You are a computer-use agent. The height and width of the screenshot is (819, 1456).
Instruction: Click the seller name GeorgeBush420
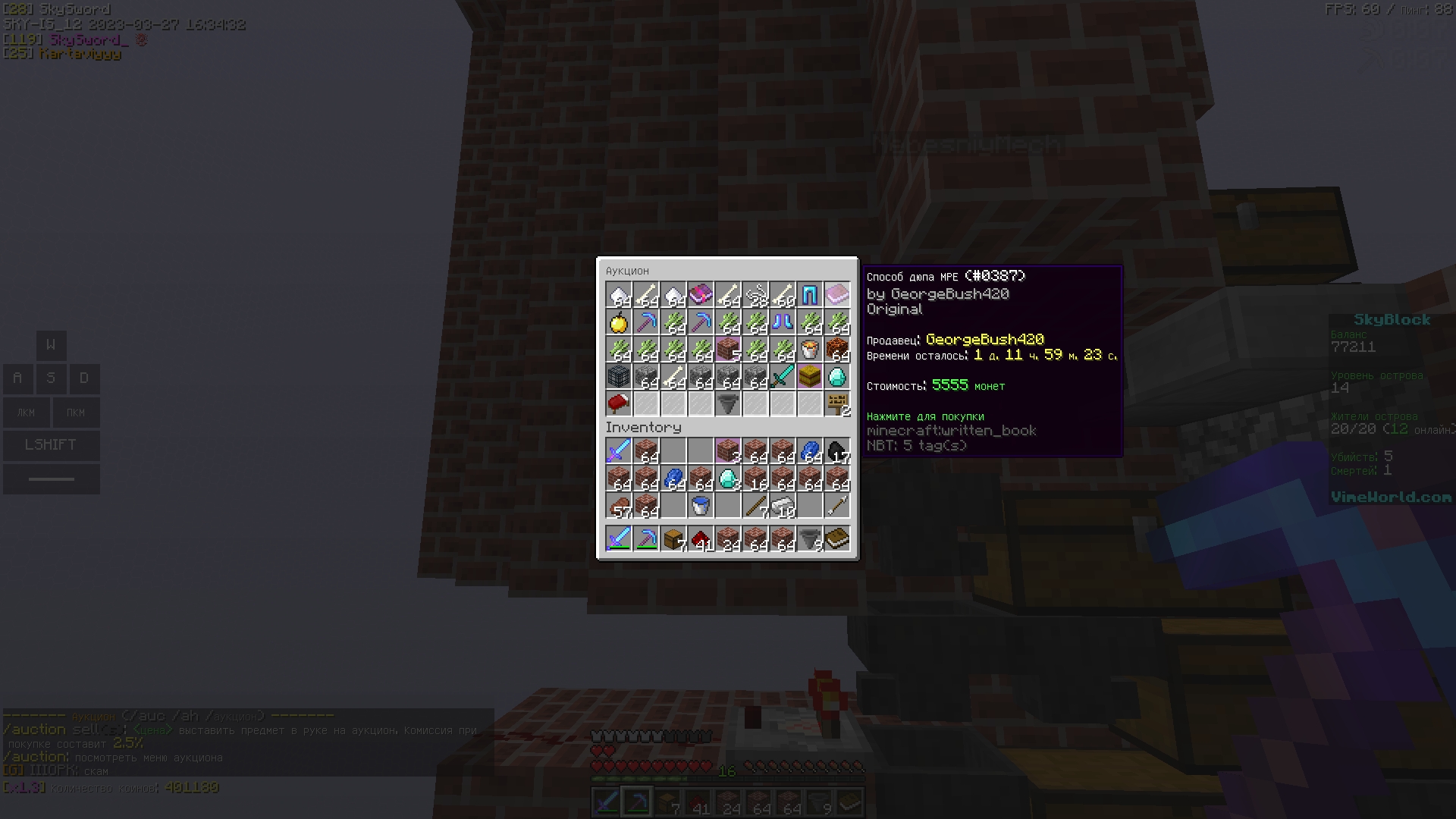pos(986,340)
